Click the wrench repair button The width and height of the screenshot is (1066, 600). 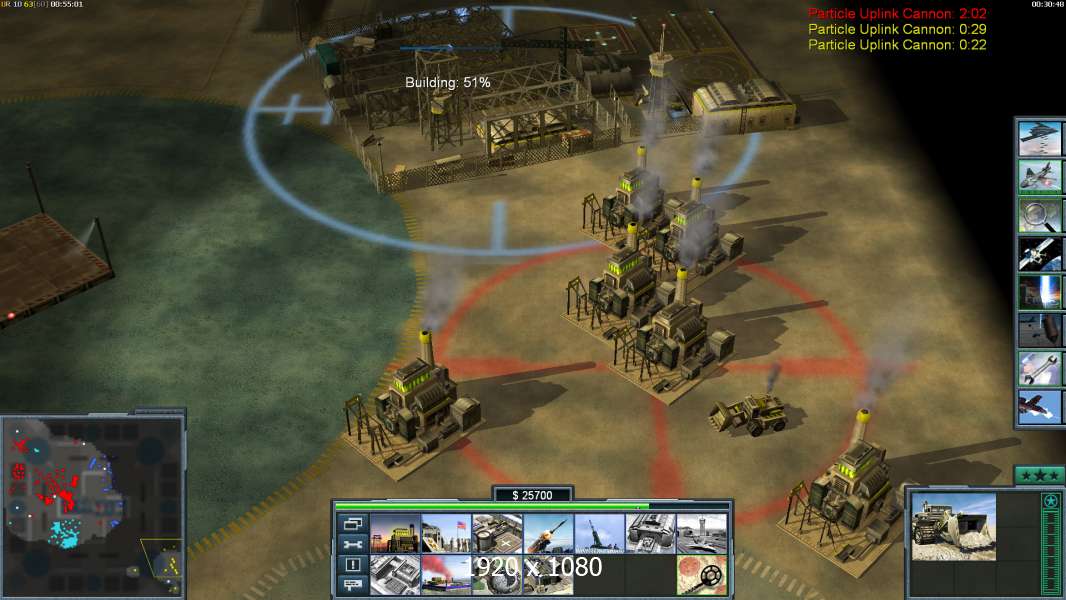click(353, 544)
